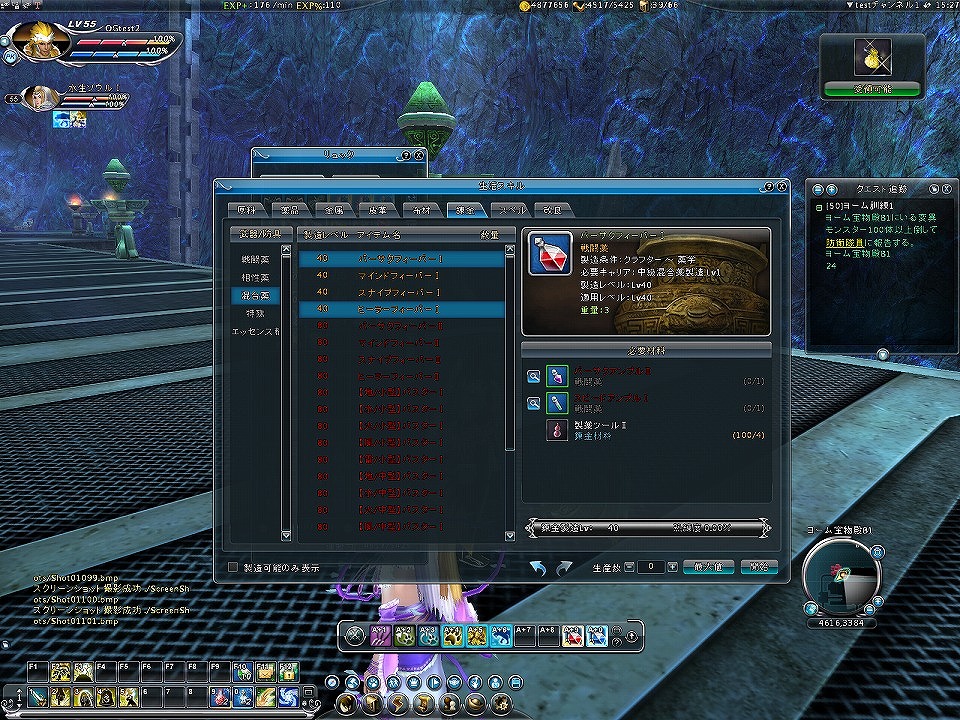Increase the production count with the plus stepper

[672, 567]
